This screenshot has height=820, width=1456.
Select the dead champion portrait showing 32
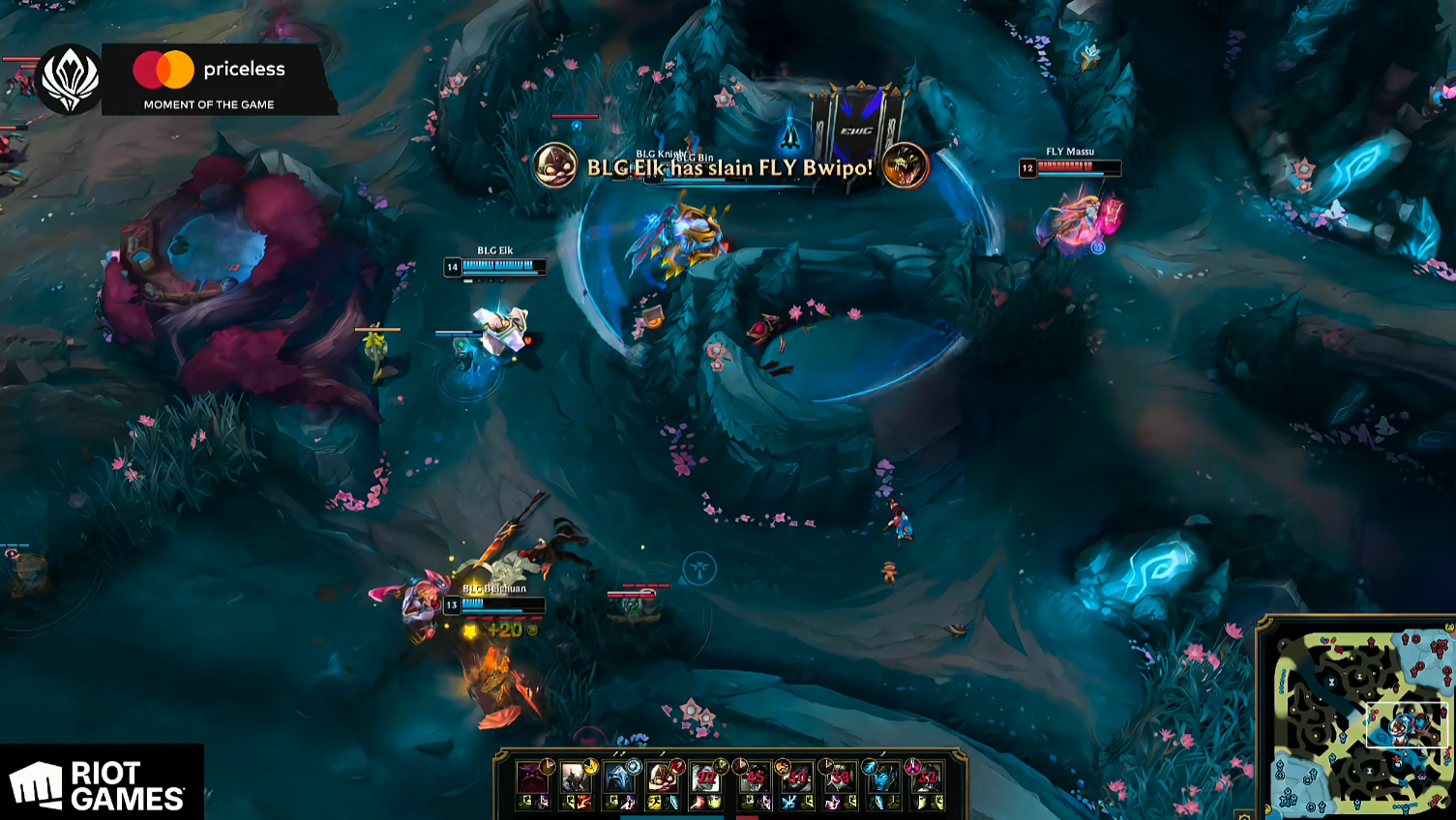927,777
